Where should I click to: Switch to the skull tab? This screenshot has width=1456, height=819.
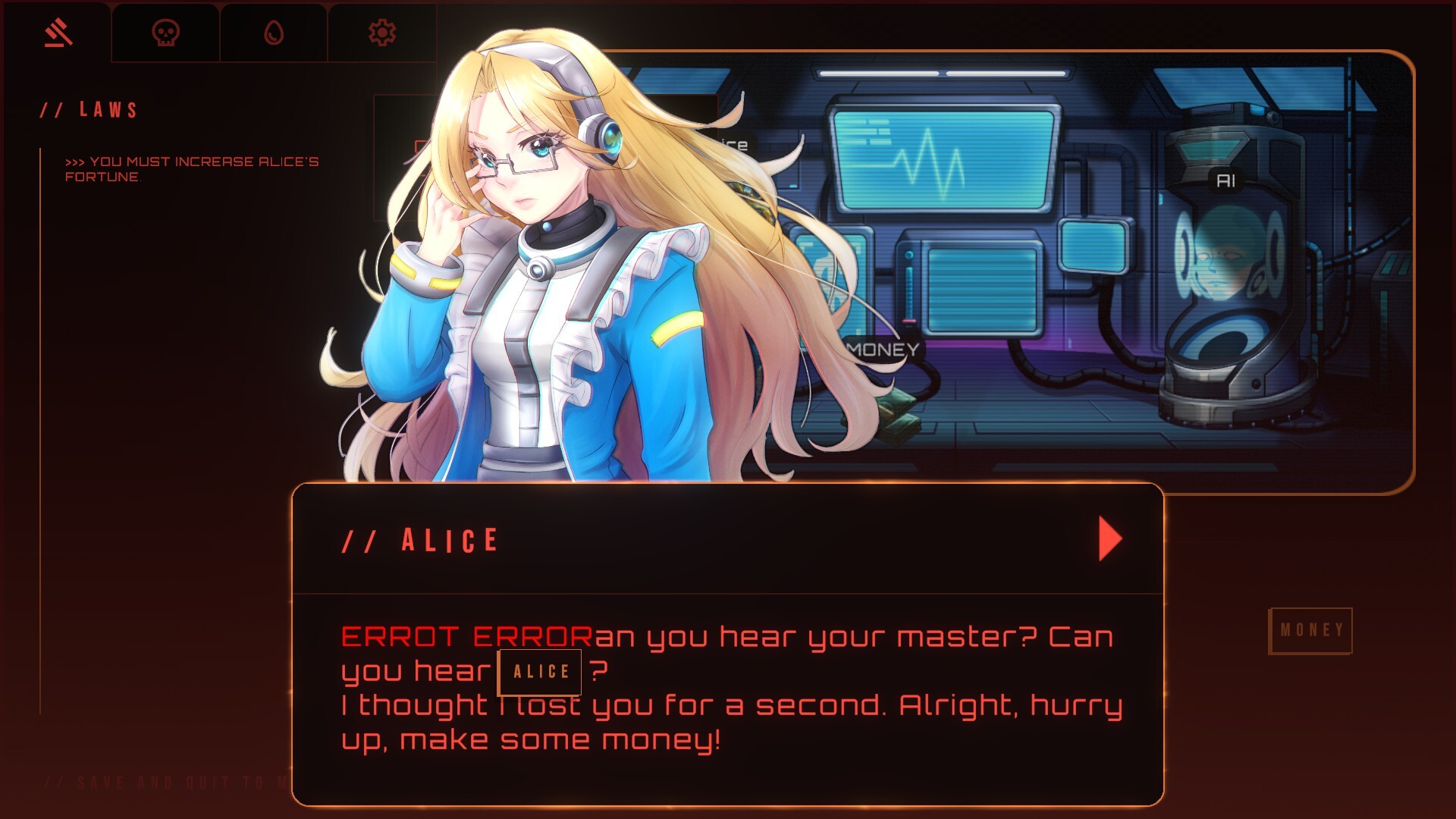165,33
